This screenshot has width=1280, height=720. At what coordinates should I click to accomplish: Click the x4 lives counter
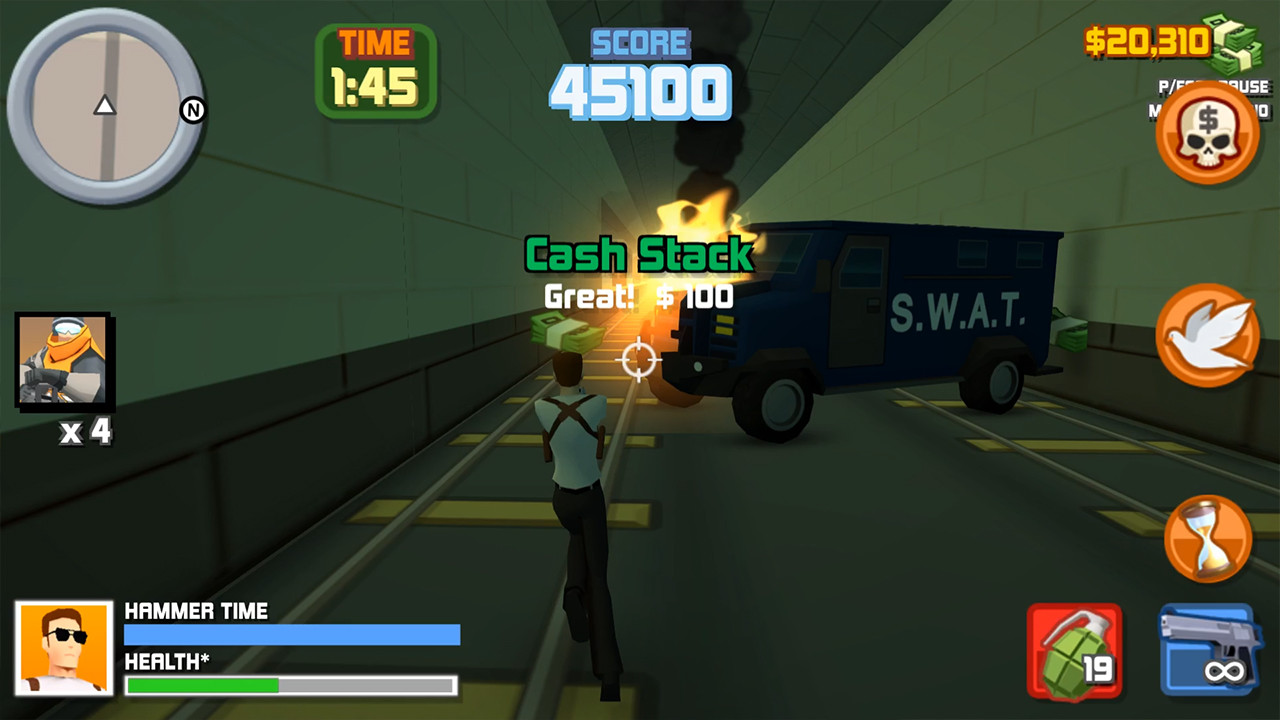(86, 432)
